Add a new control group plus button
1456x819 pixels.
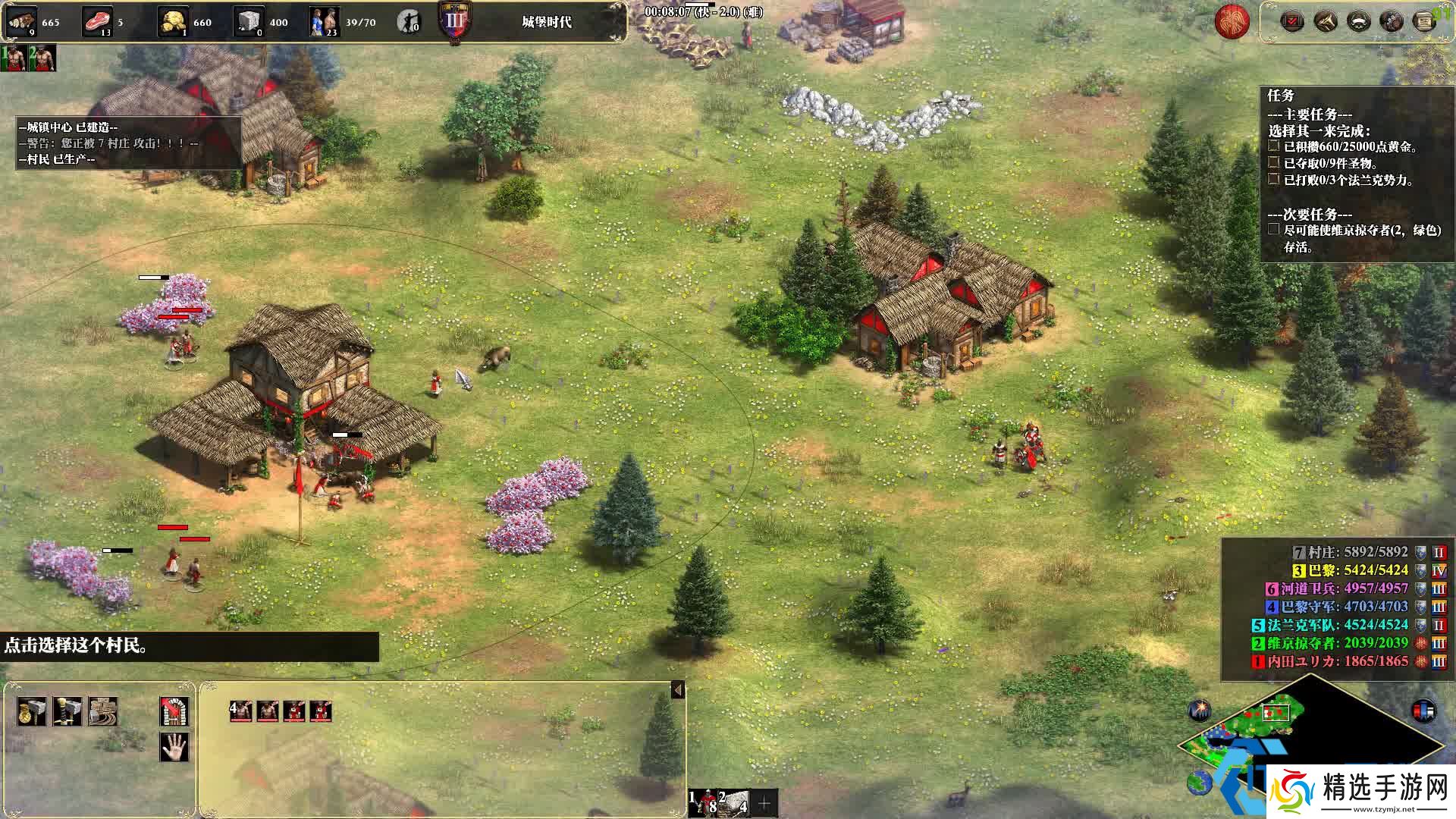click(x=764, y=803)
